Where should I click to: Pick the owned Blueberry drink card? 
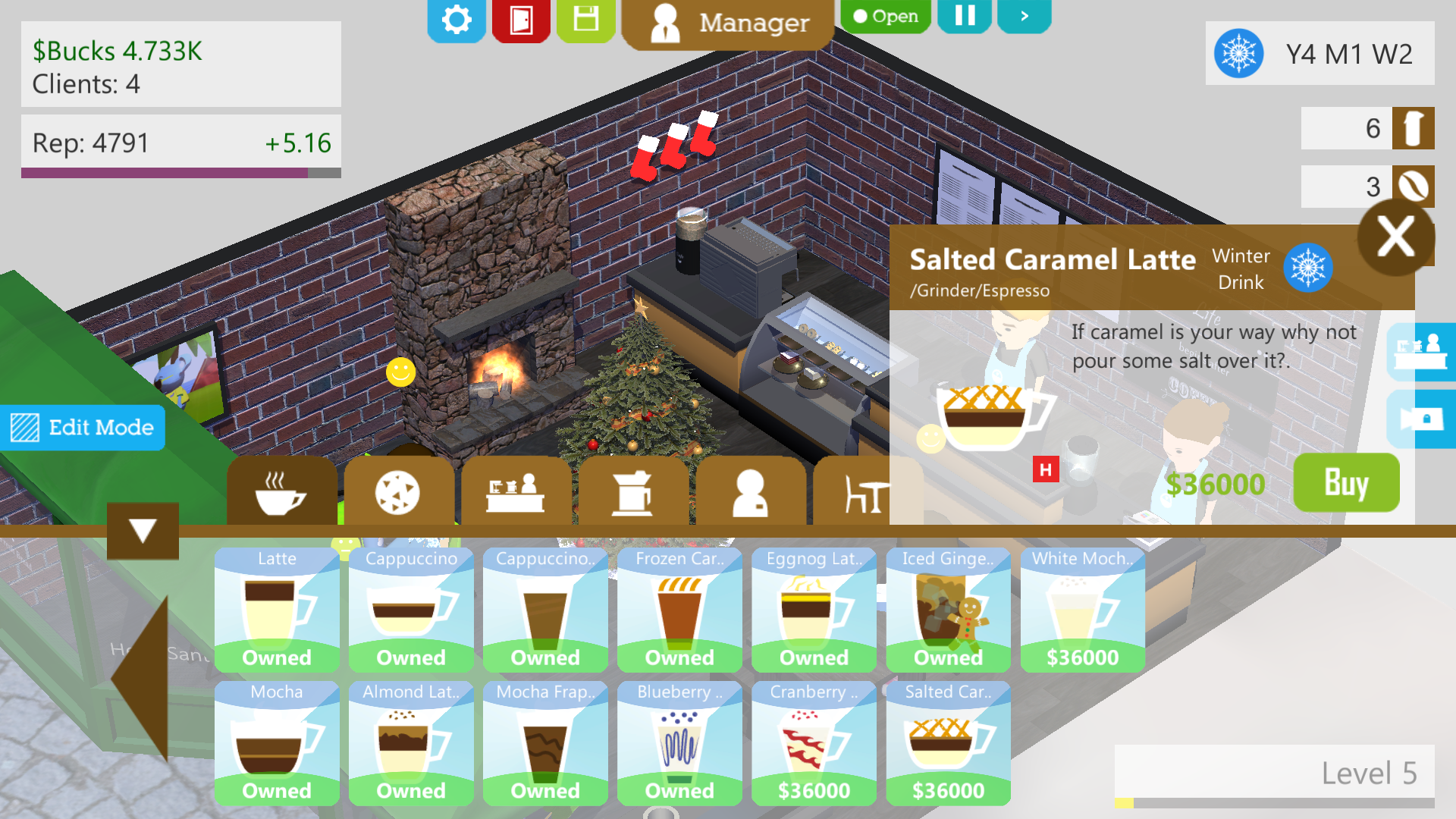679,743
